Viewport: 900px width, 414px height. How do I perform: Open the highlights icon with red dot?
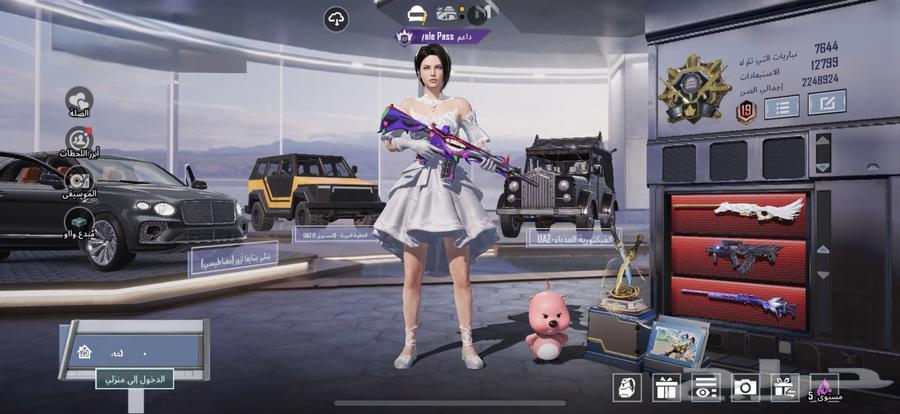coord(79,140)
